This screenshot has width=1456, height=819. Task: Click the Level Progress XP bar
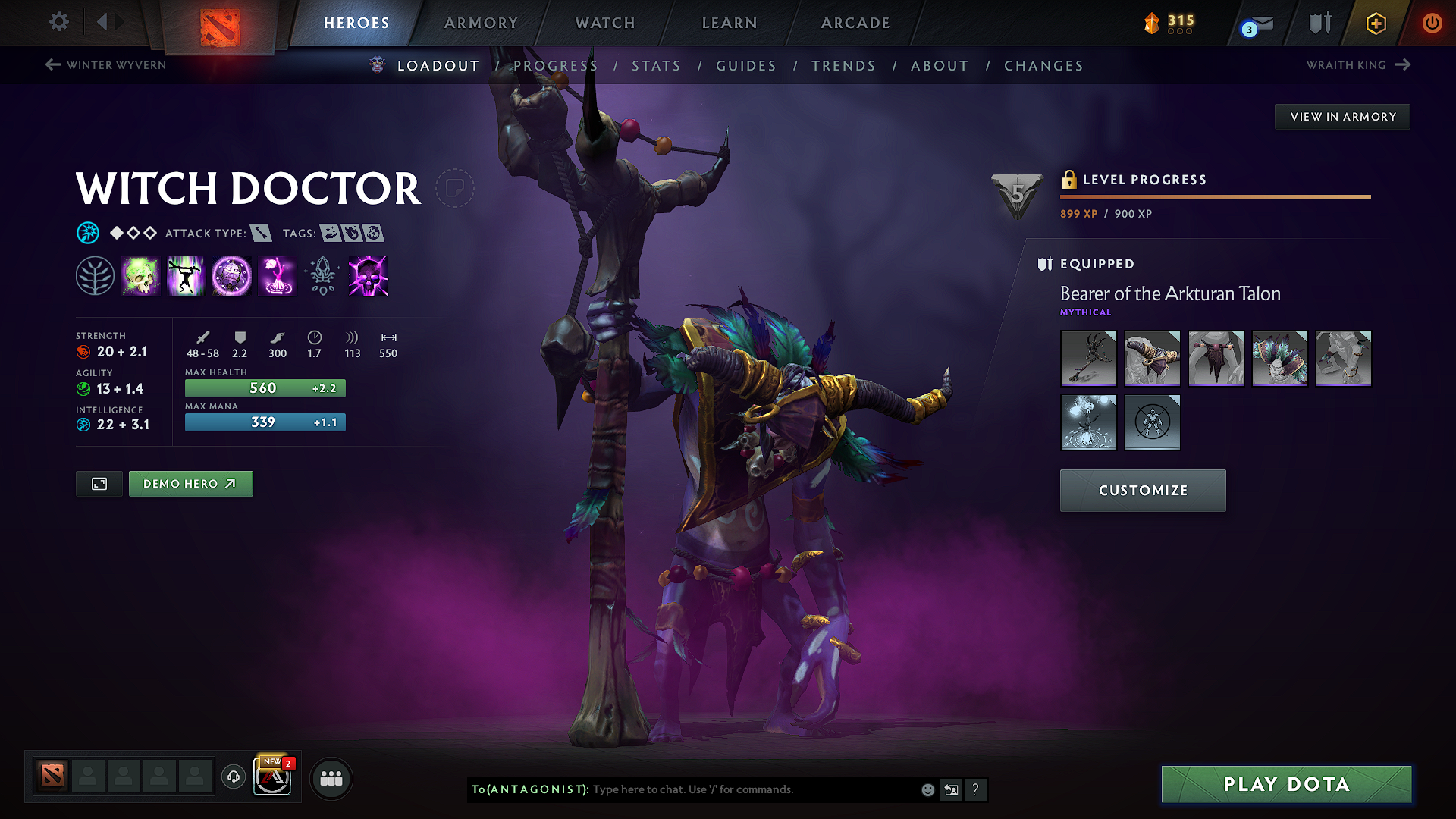click(x=1213, y=198)
